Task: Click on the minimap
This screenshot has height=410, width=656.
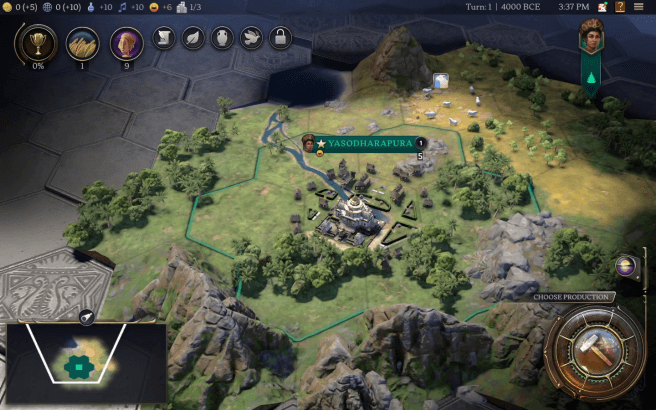Action: tap(85, 363)
